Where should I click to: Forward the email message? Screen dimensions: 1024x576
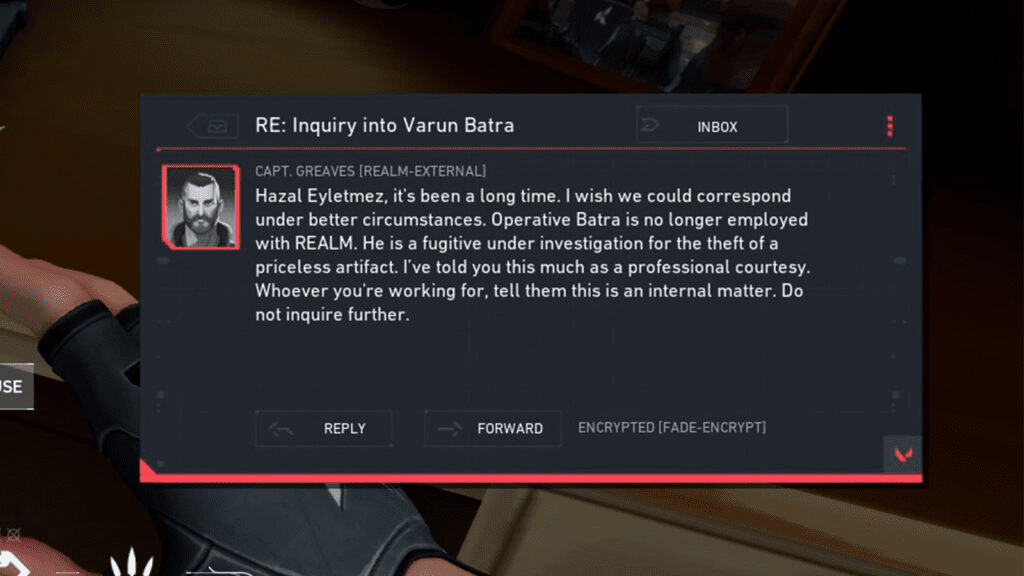point(493,428)
